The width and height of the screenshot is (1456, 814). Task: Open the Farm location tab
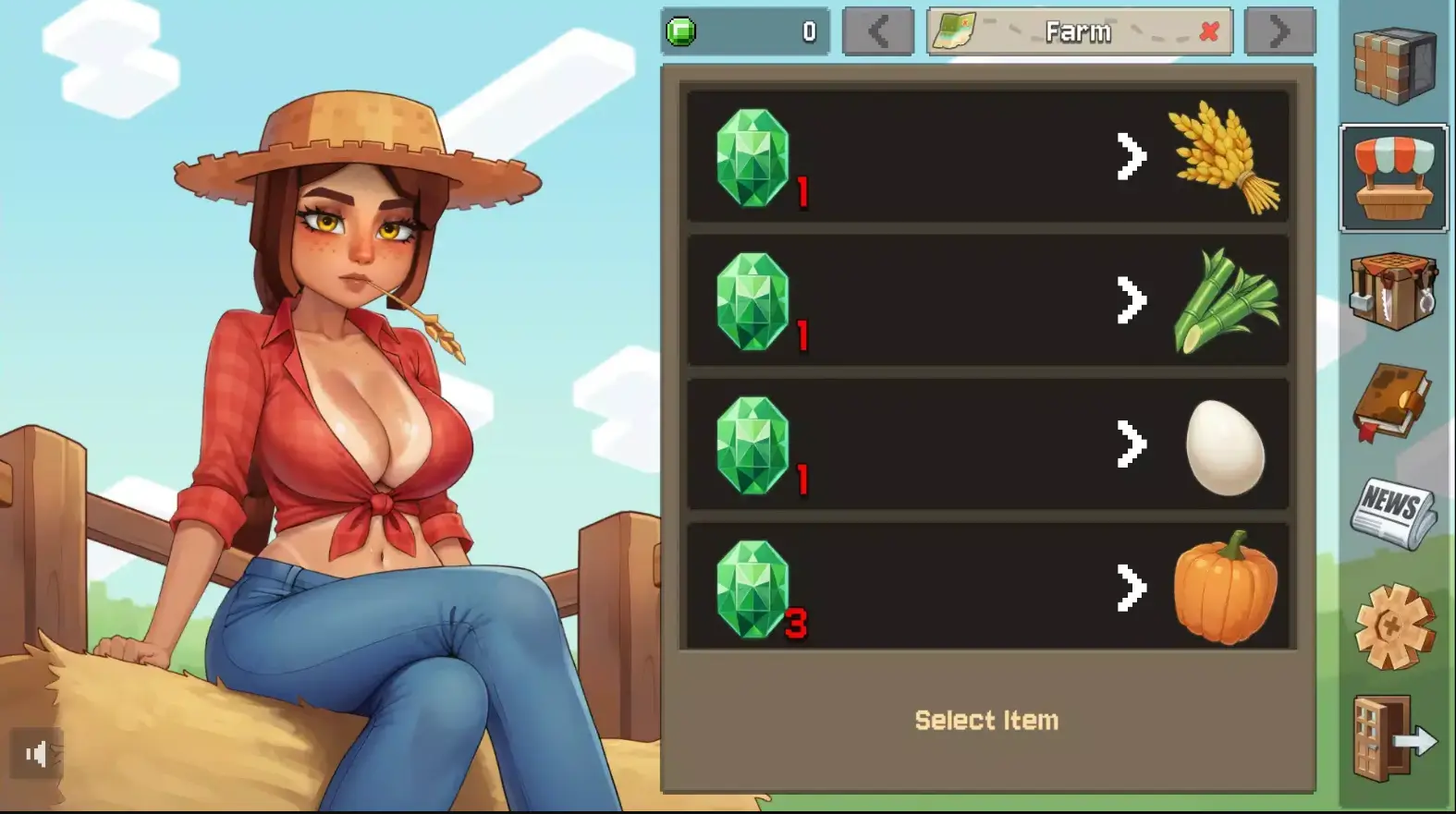(x=1080, y=30)
